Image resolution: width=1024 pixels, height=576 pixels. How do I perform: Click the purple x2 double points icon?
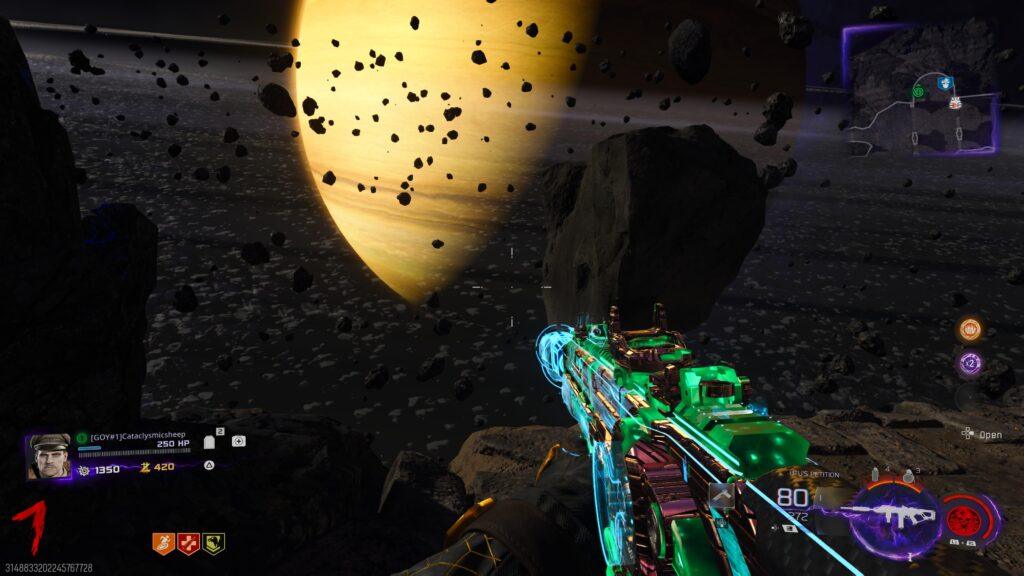pos(969,363)
